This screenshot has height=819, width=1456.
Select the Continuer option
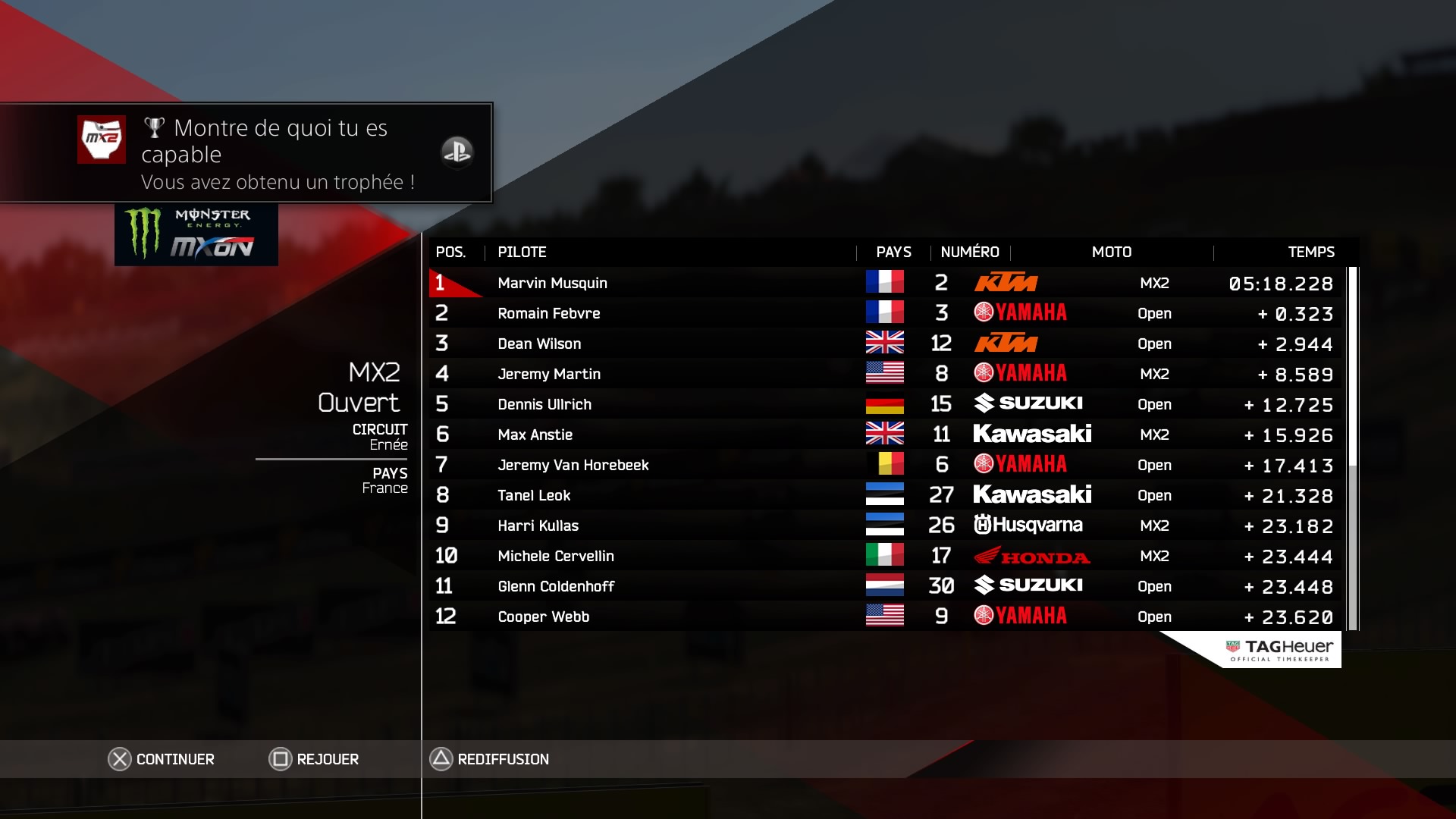162,759
